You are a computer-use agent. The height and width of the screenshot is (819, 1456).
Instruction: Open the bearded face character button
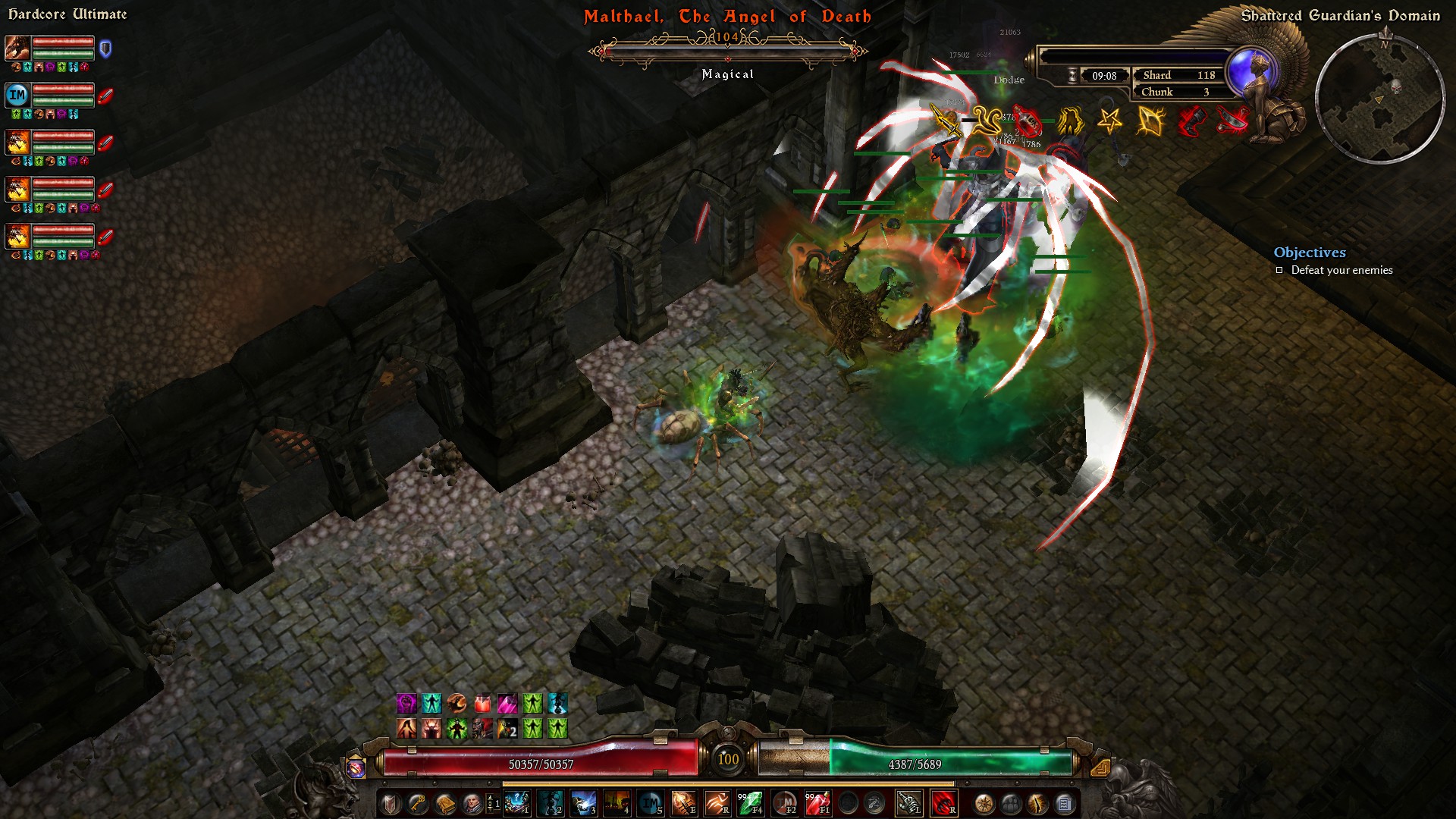point(472,803)
